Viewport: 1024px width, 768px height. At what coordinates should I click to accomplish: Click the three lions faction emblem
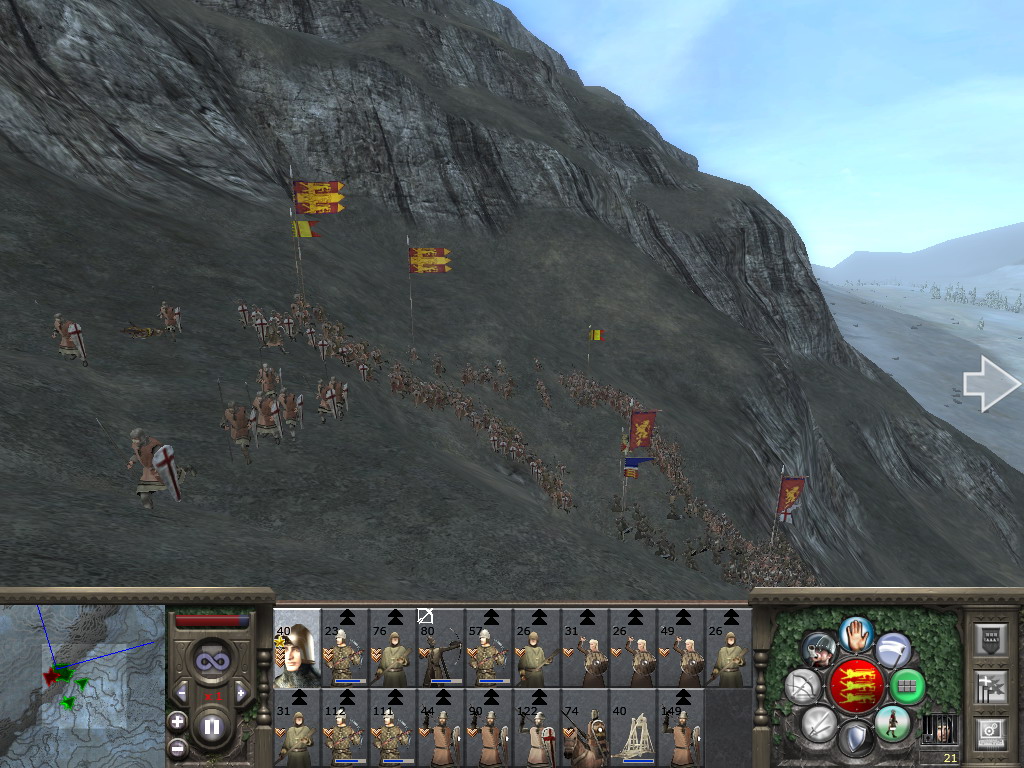pos(855,686)
